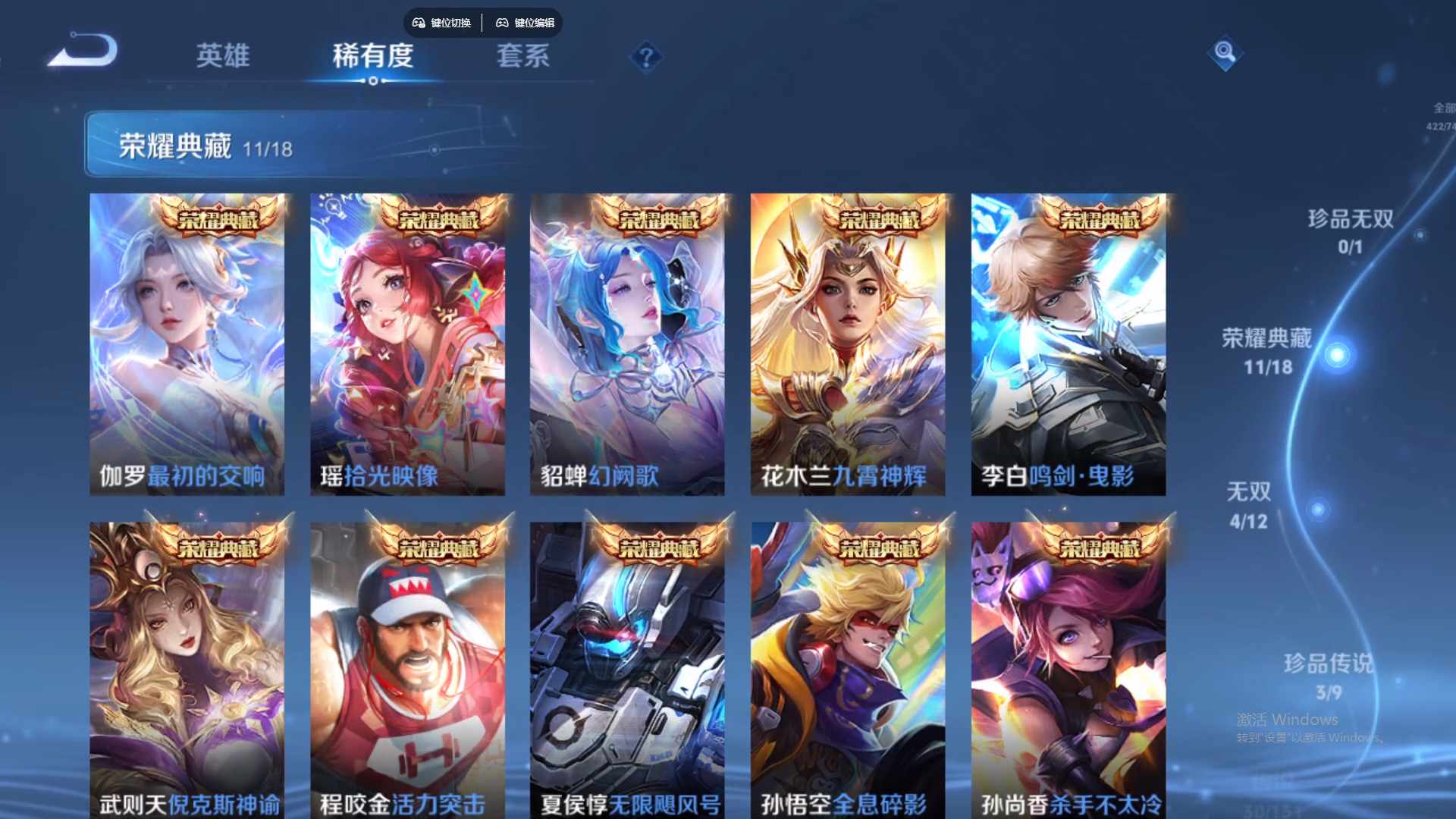The height and width of the screenshot is (819, 1456).
Task: Switch to the 套系 tab
Action: coord(523,56)
